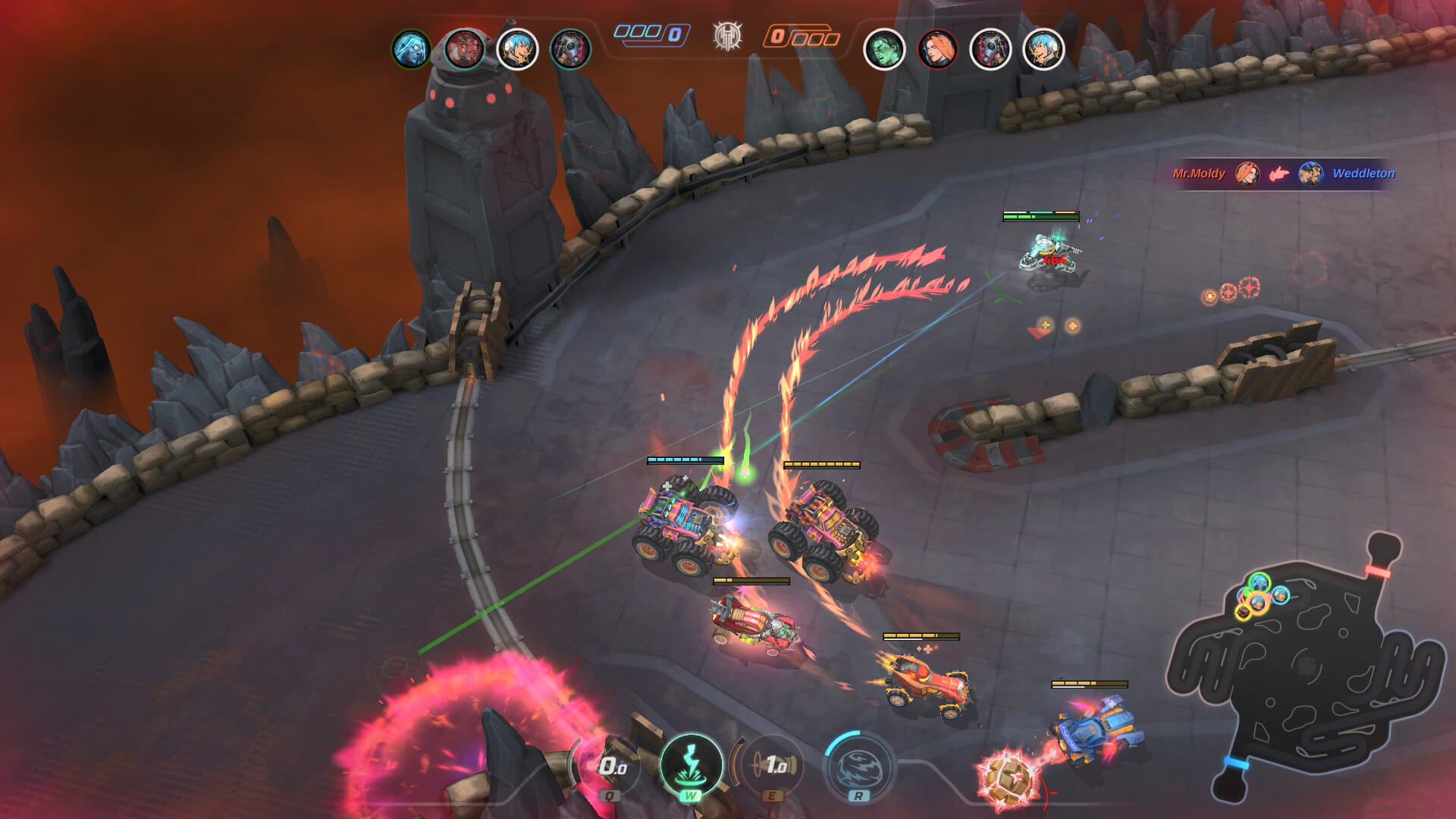Trigger the R ultimate ability icon
This screenshot has height=819, width=1456.
coord(858,766)
